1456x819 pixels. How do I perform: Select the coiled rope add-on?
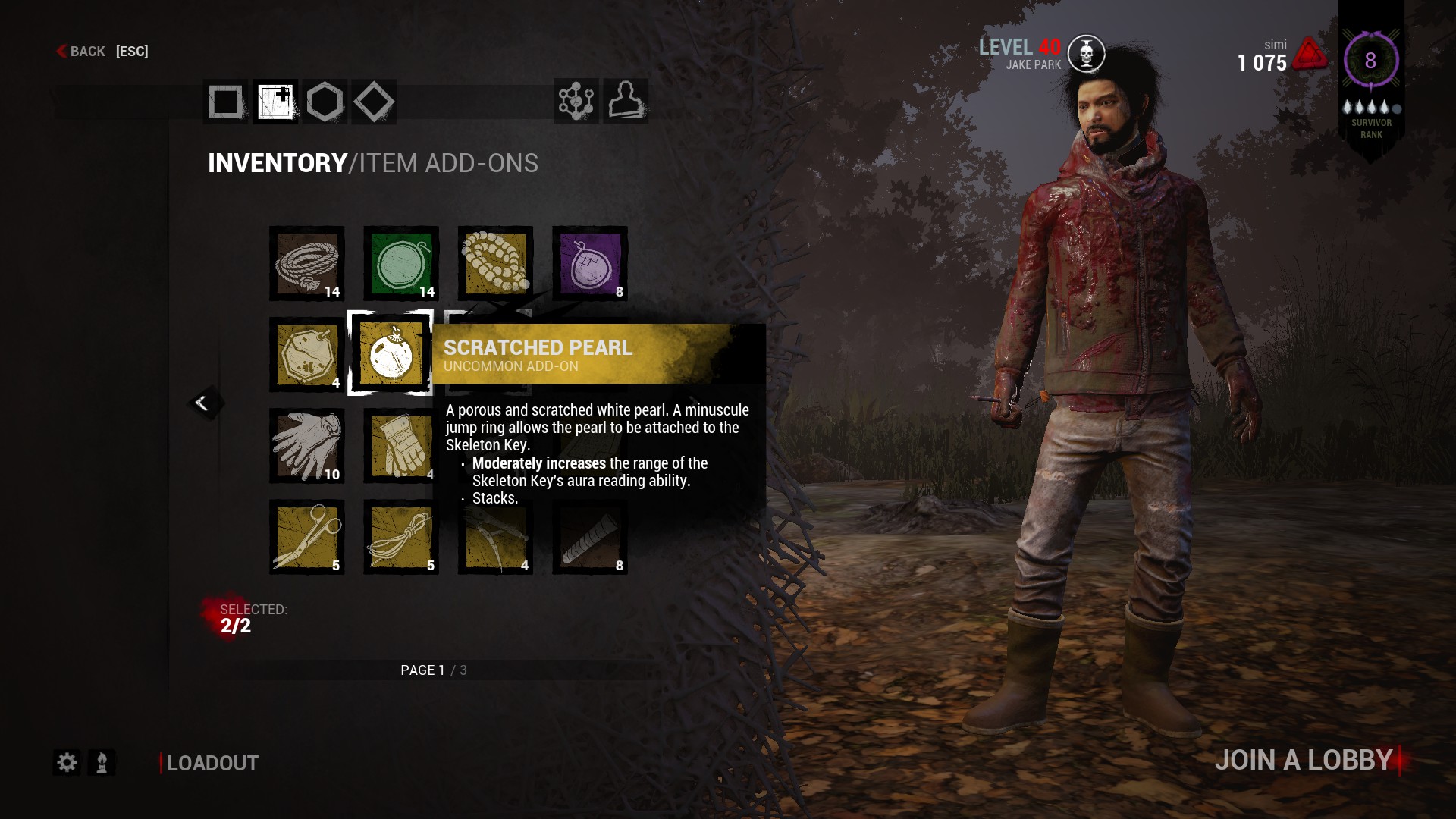click(307, 264)
